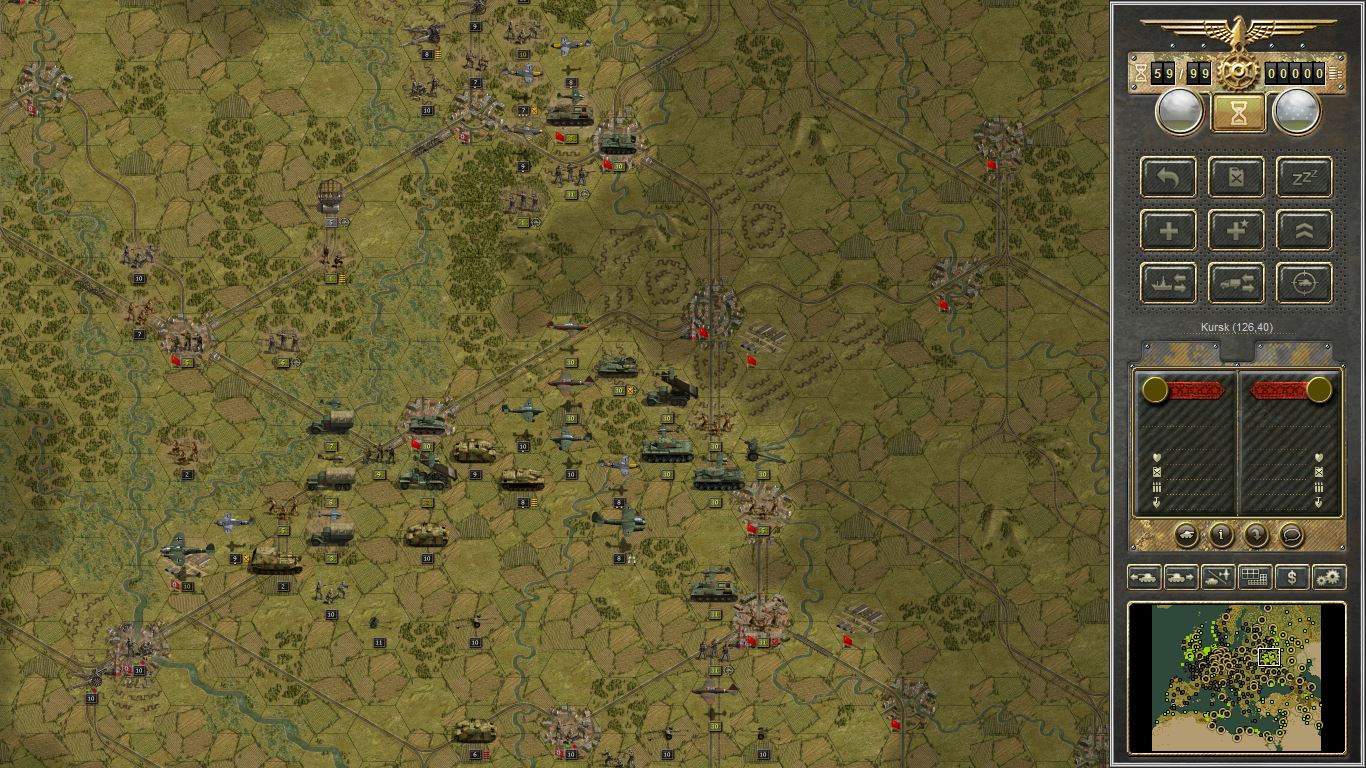Open the strategic map overview icon

point(1256,577)
